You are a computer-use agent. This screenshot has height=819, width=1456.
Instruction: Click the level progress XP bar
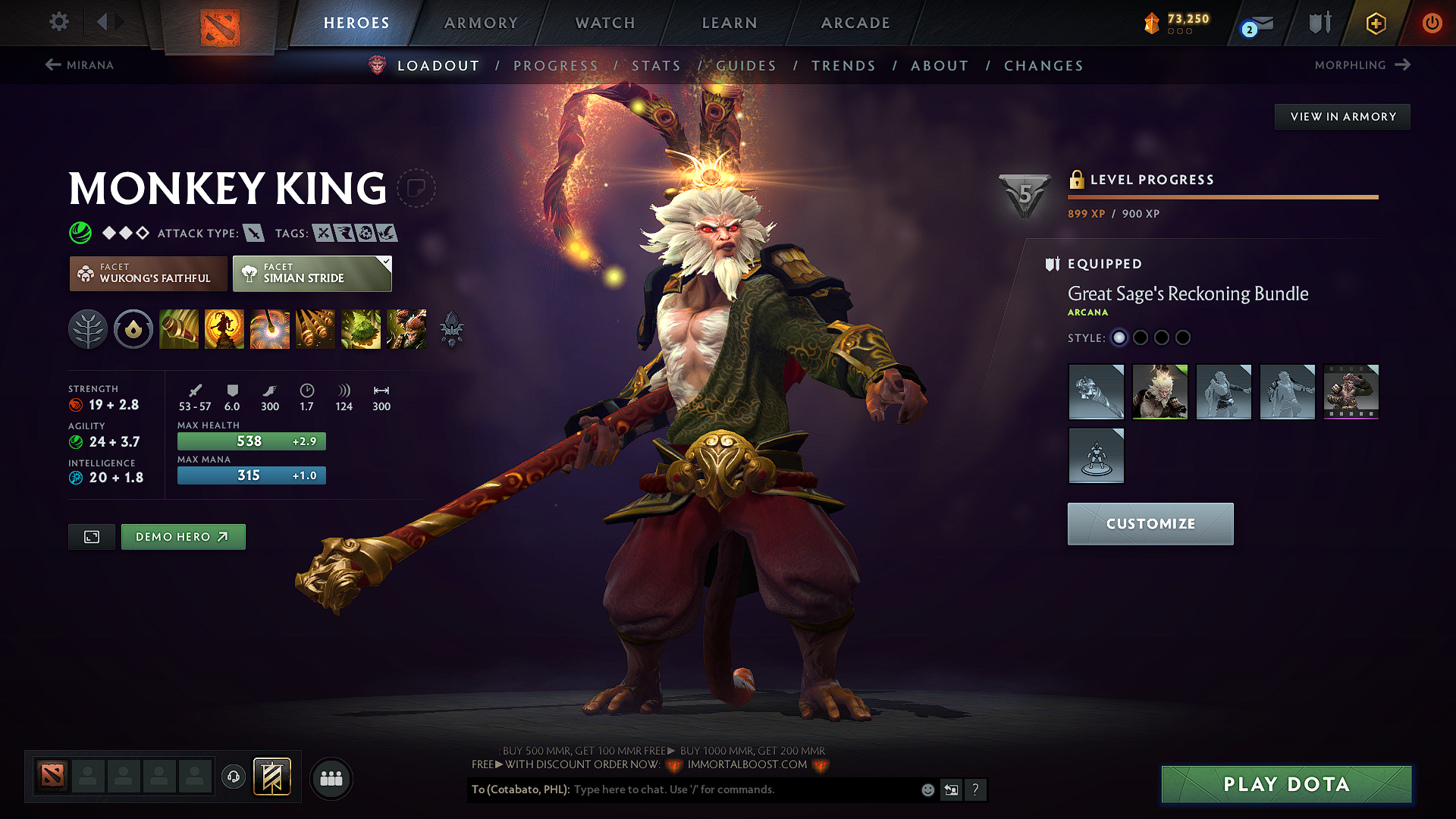click(1222, 196)
